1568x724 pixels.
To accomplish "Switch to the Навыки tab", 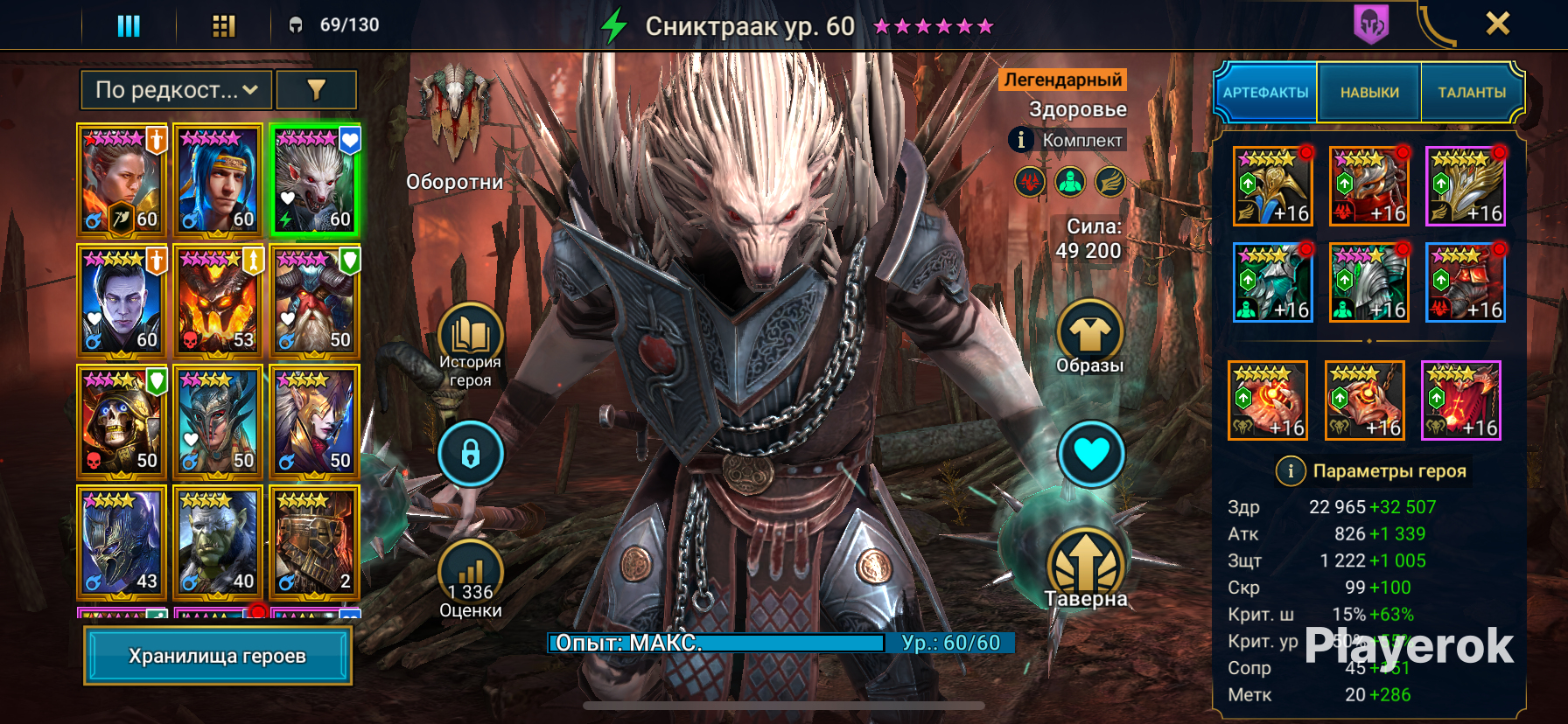I will 1369,92.
